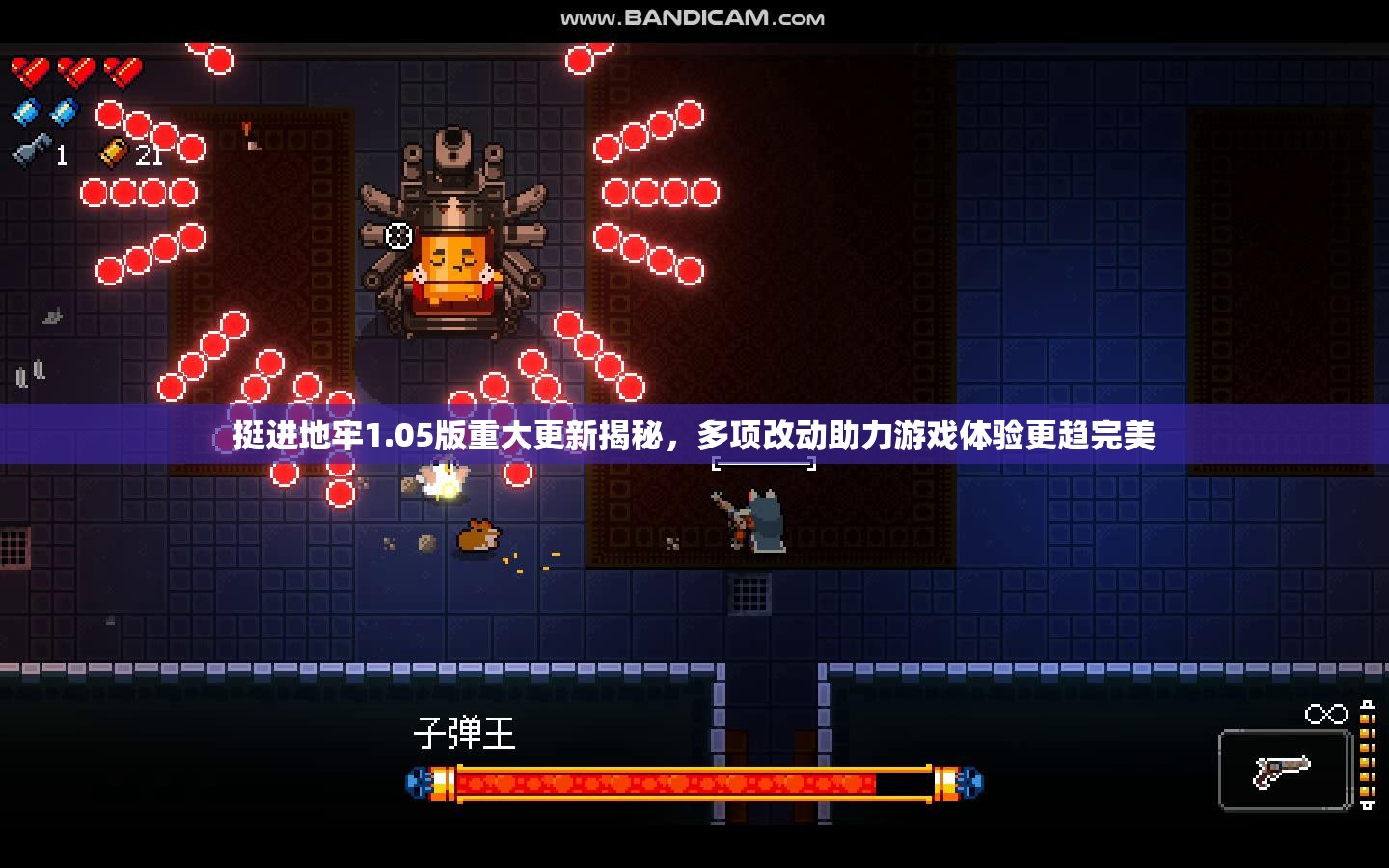Click the 挺进地牢1.05版 headline text banner
1389x868 pixels.
coord(691,435)
